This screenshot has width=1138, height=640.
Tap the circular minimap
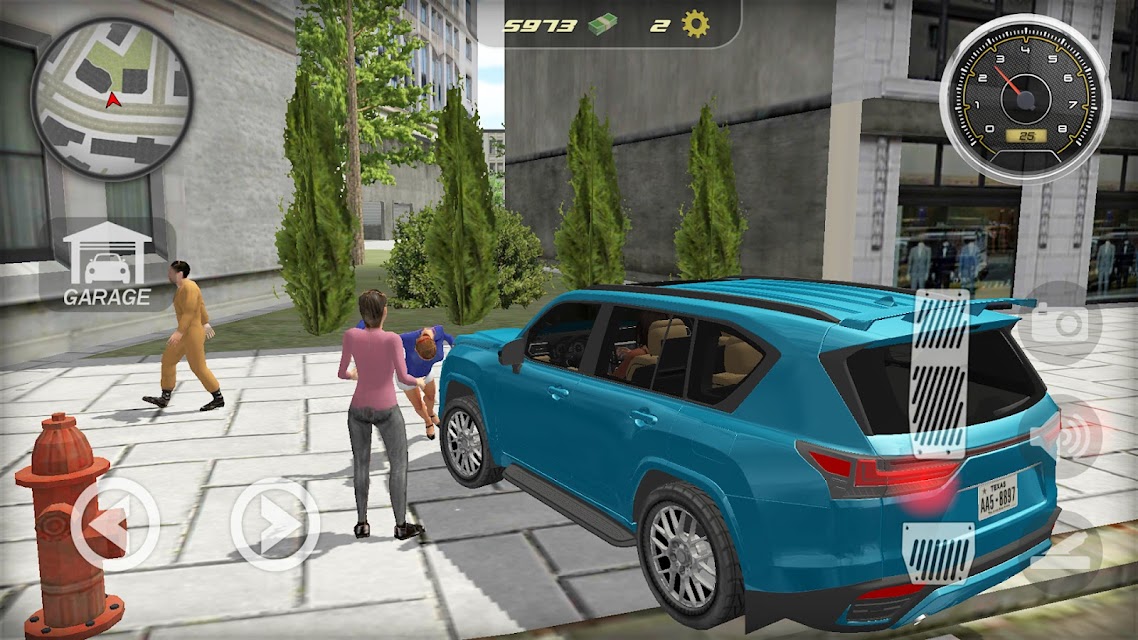111,97
